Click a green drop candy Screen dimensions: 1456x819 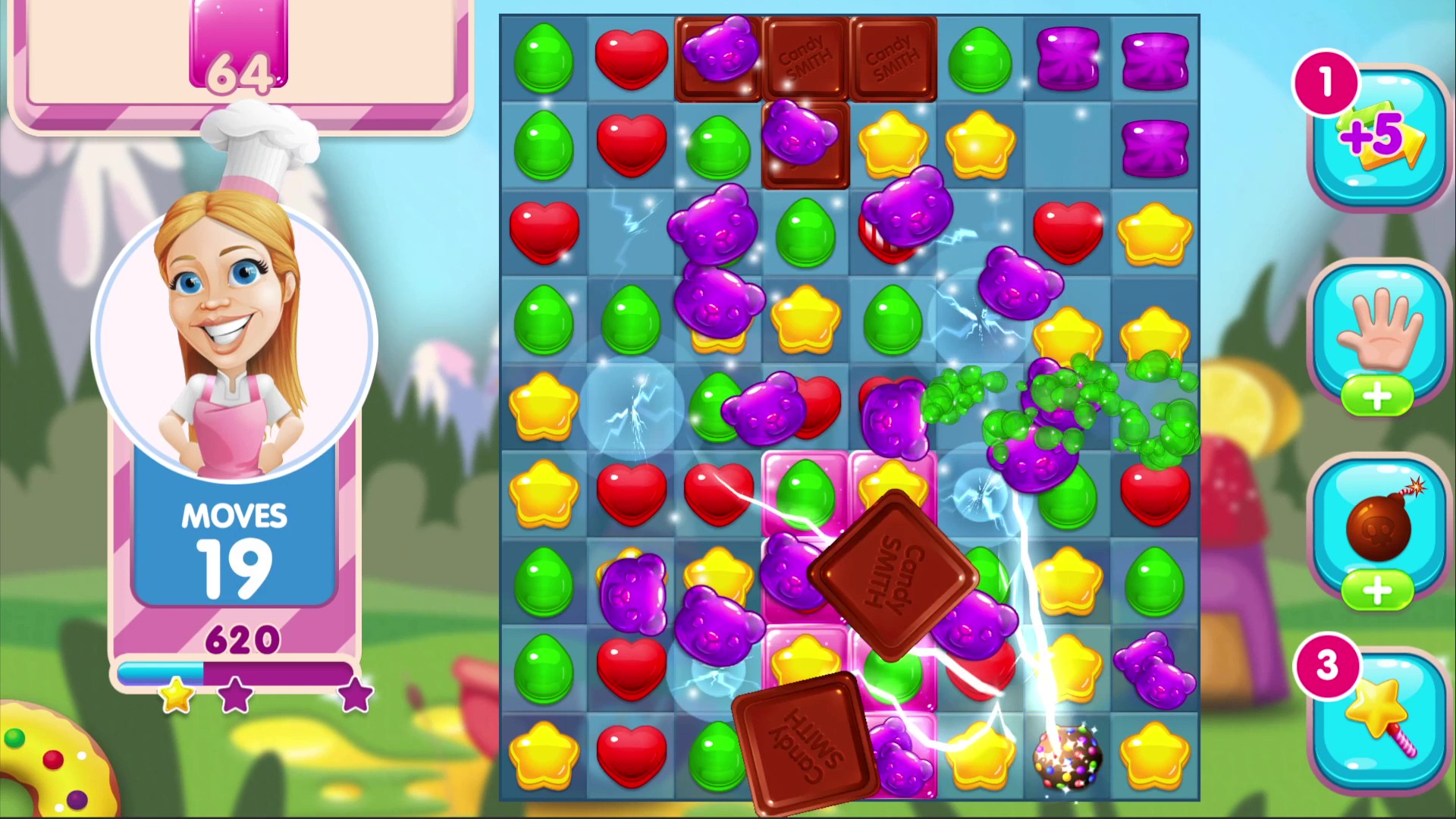click(x=544, y=57)
